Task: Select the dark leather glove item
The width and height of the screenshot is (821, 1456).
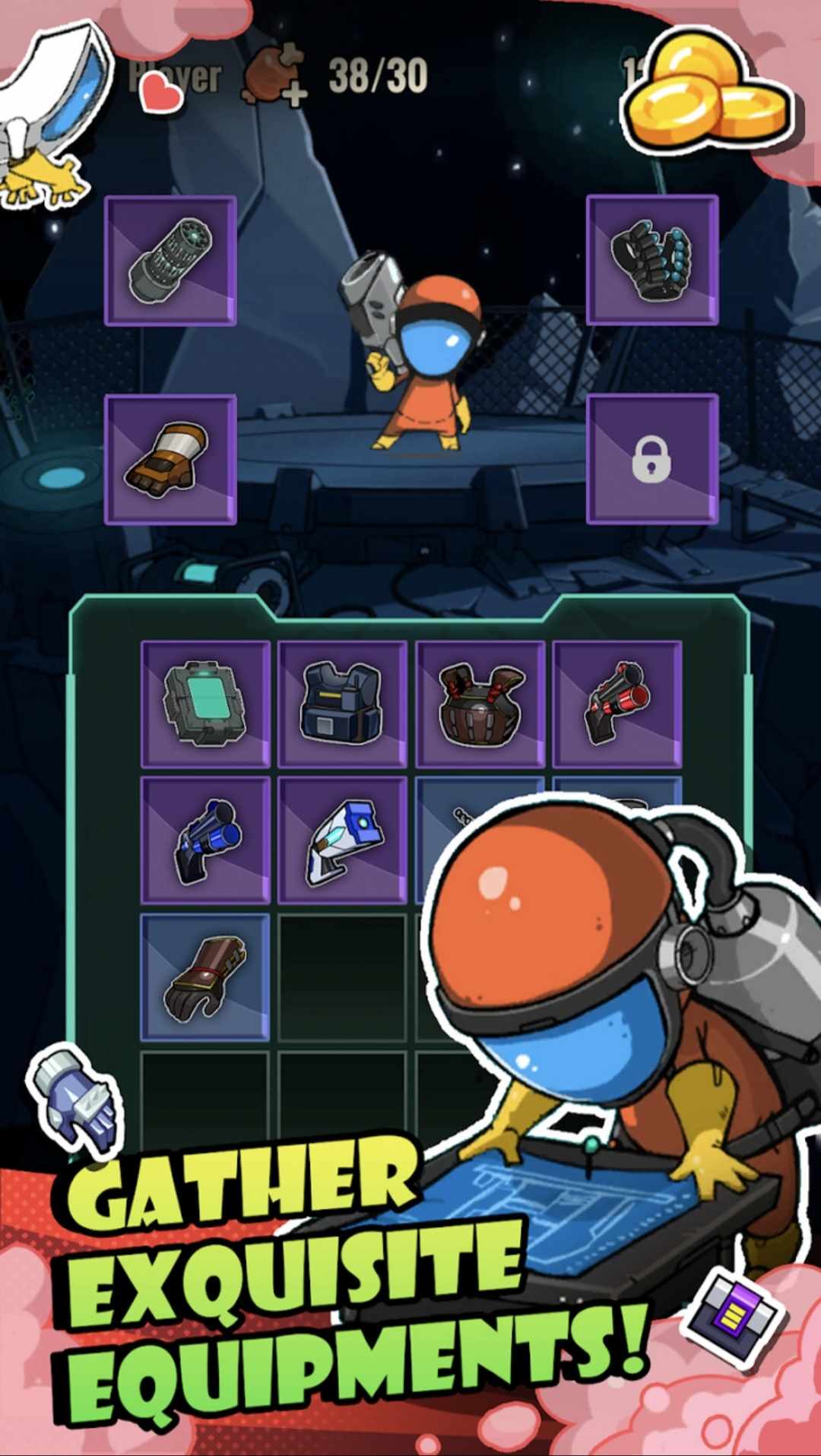Action: pos(205,977)
